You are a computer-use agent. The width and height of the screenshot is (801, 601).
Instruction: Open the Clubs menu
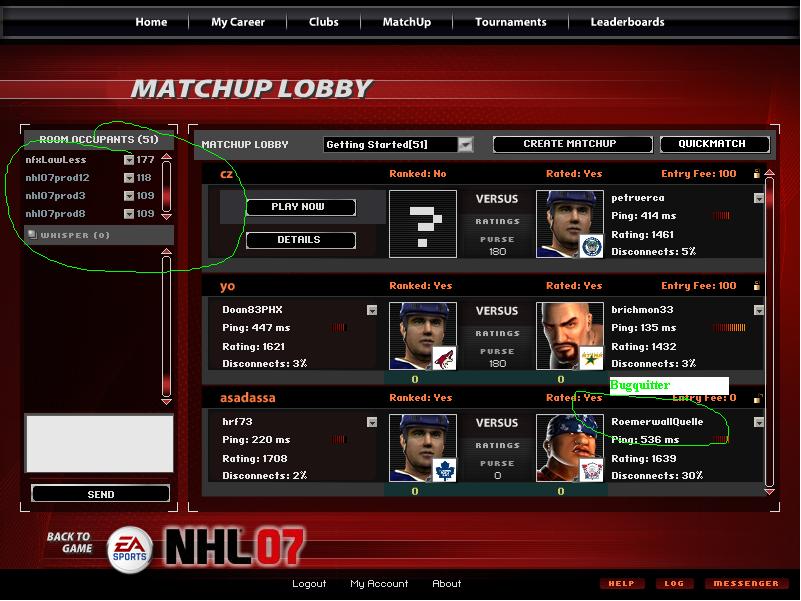323,22
